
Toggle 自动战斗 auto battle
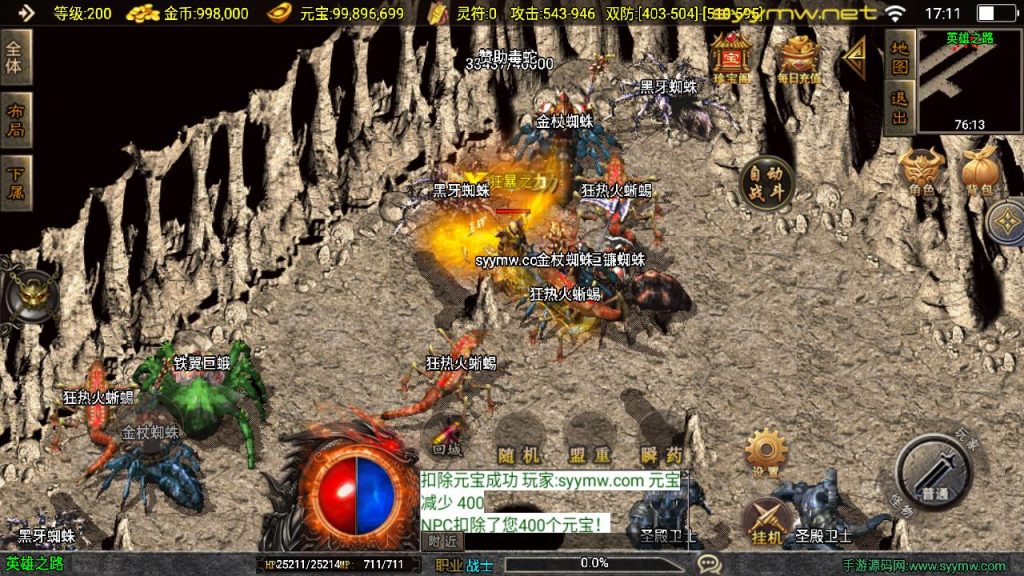tap(767, 182)
